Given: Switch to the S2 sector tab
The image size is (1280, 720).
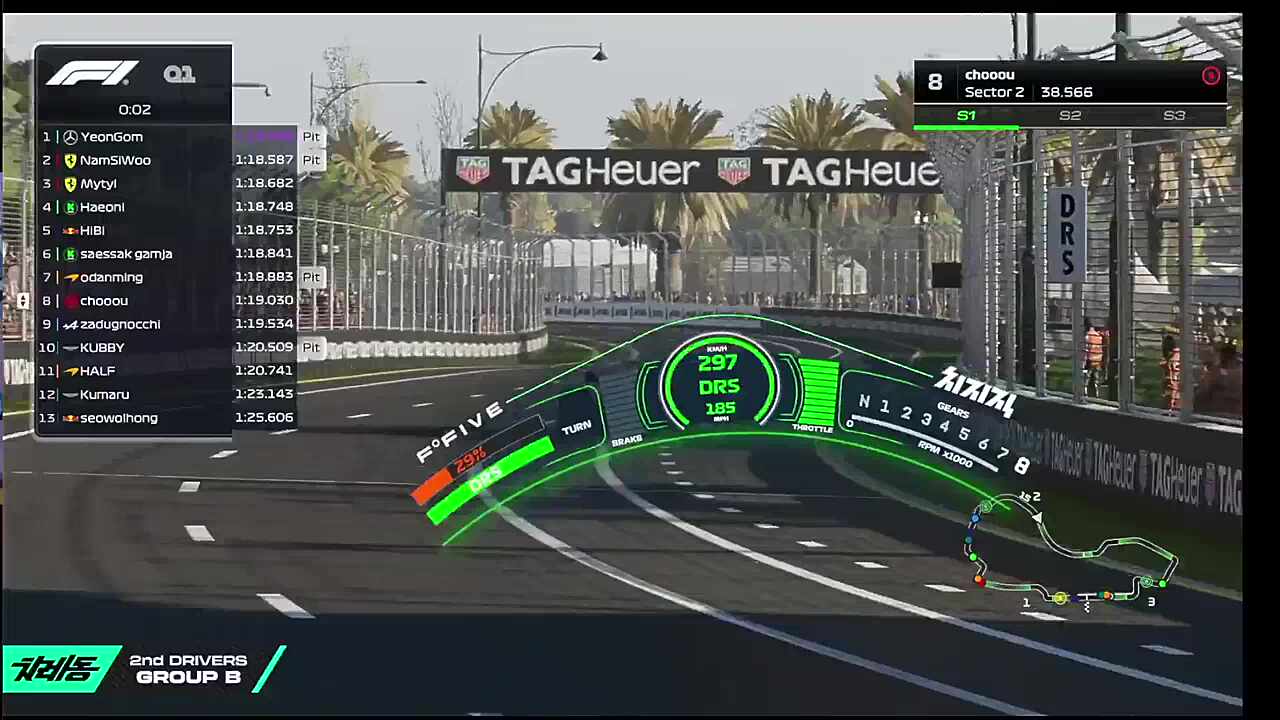Looking at the screenshot, I should [x=1070, y=116].
